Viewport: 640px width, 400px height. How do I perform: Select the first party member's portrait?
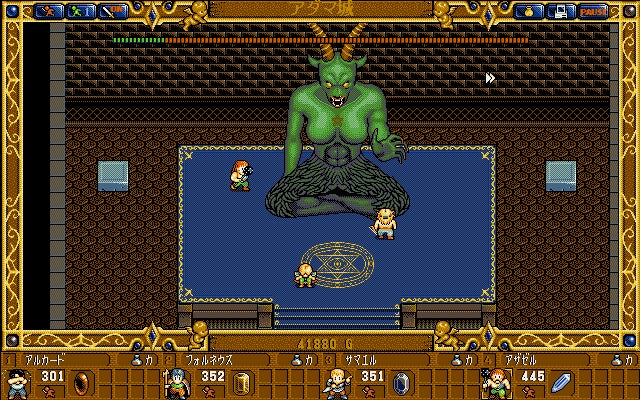click(17, 382)
